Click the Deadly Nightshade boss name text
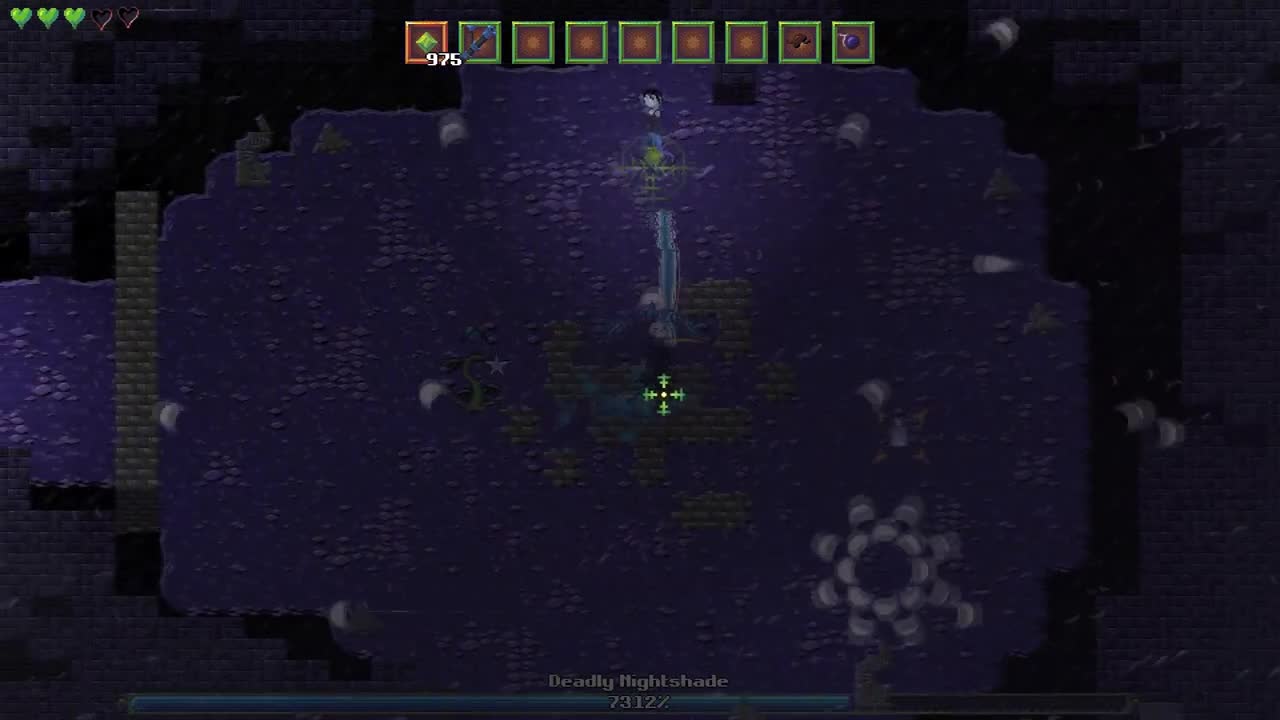1280x720 pixels. tap(640, 681)
